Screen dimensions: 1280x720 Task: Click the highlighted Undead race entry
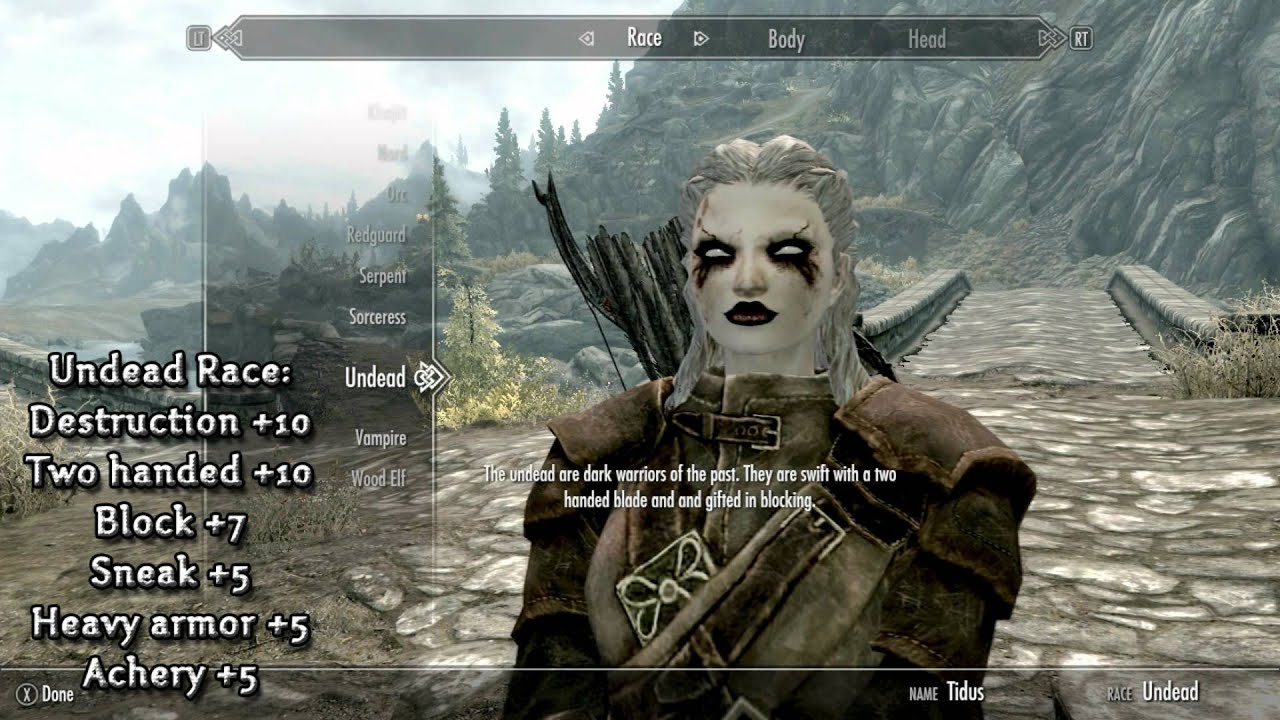375,378
